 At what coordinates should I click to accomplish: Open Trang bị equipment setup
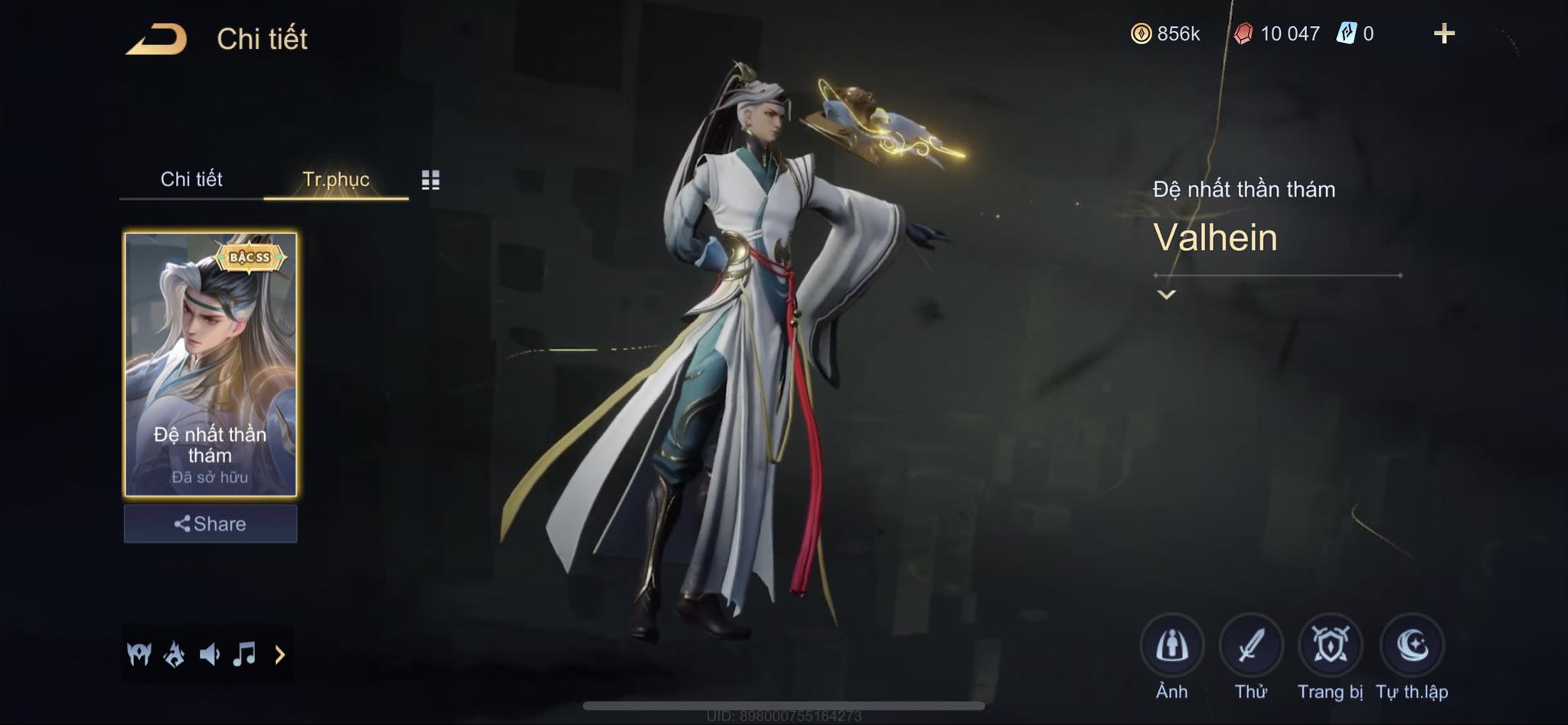(x=1331, y=646)
